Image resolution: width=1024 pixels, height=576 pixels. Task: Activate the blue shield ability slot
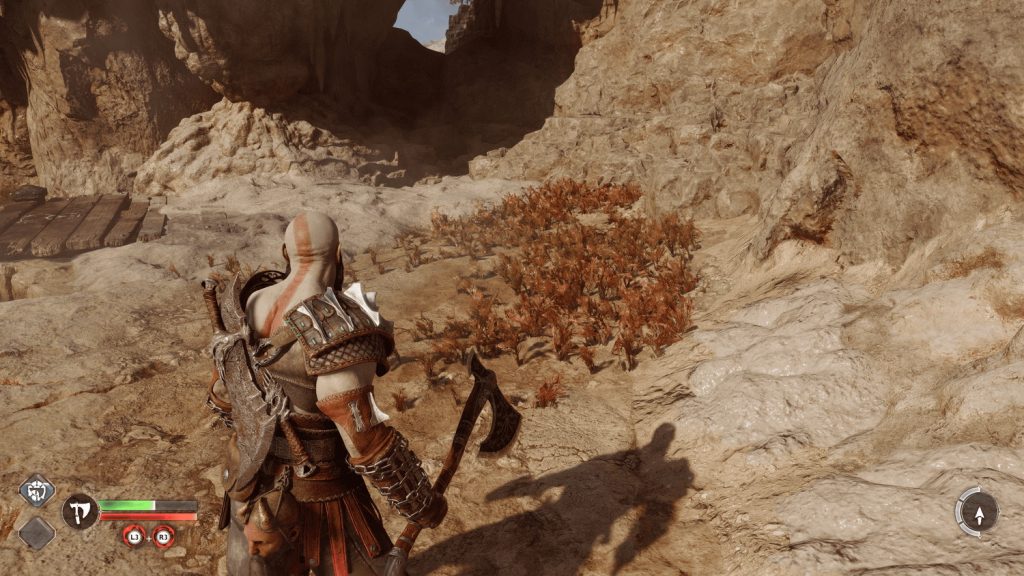coord(37,490)
